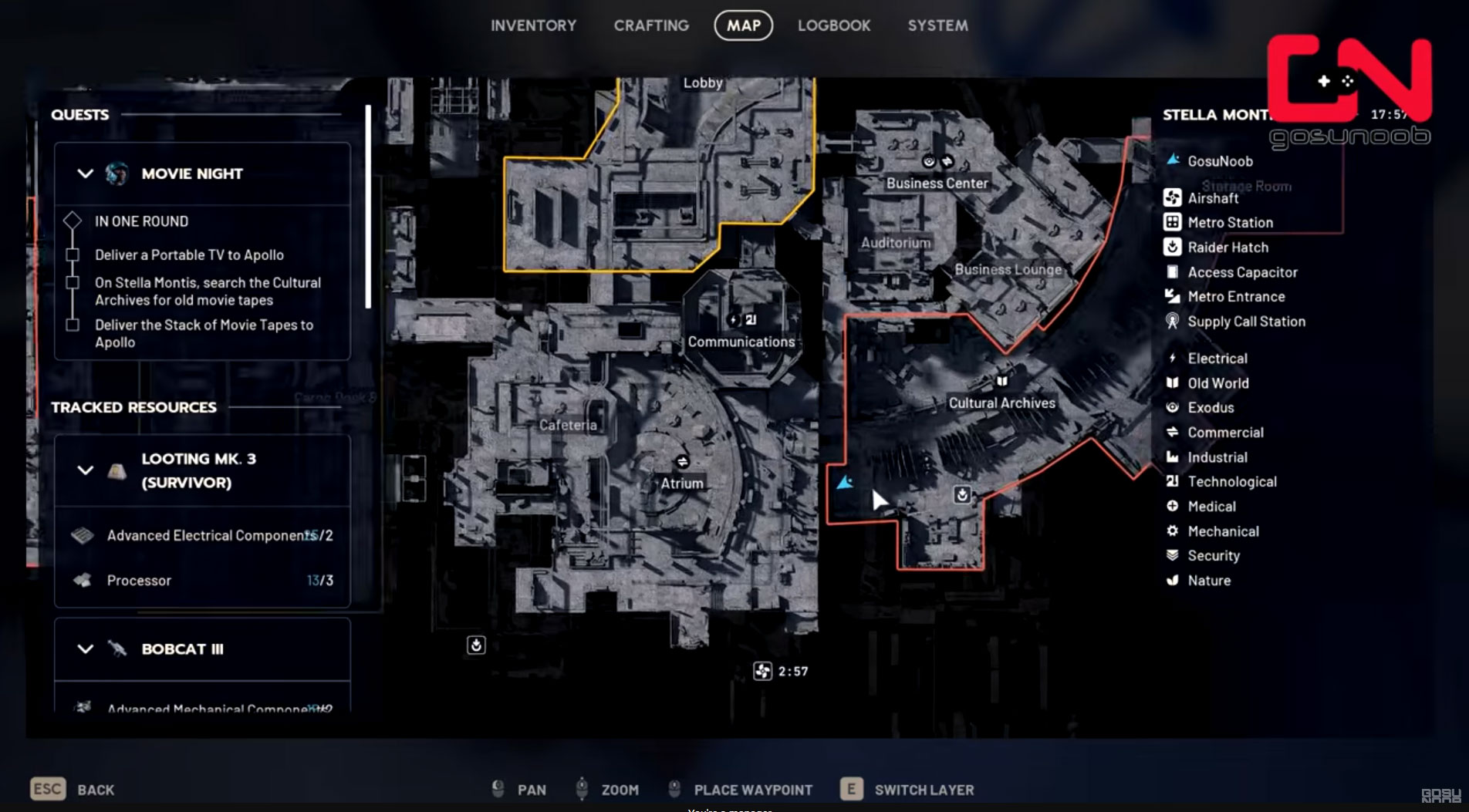Toggle the Supply Call Station legend entry
This screenshot has height=812, width=1469.
(1245, 322)
